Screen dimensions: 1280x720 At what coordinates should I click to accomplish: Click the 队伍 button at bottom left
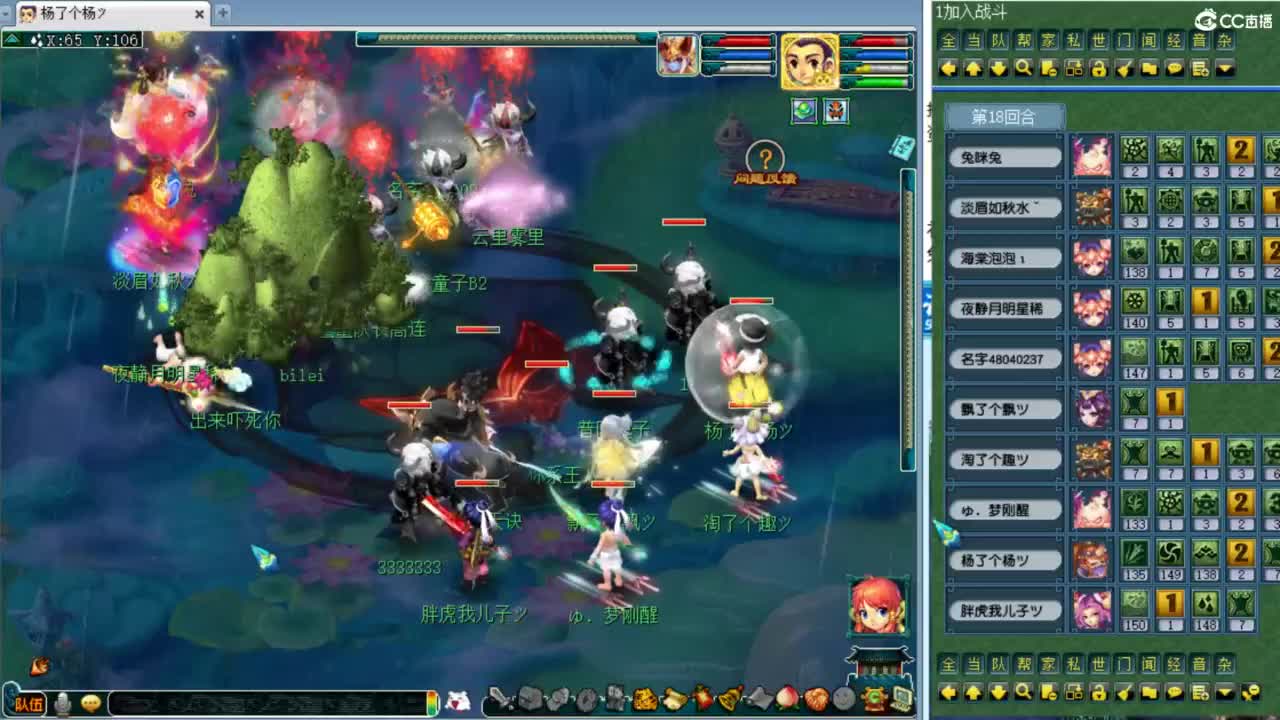(28, 701)
